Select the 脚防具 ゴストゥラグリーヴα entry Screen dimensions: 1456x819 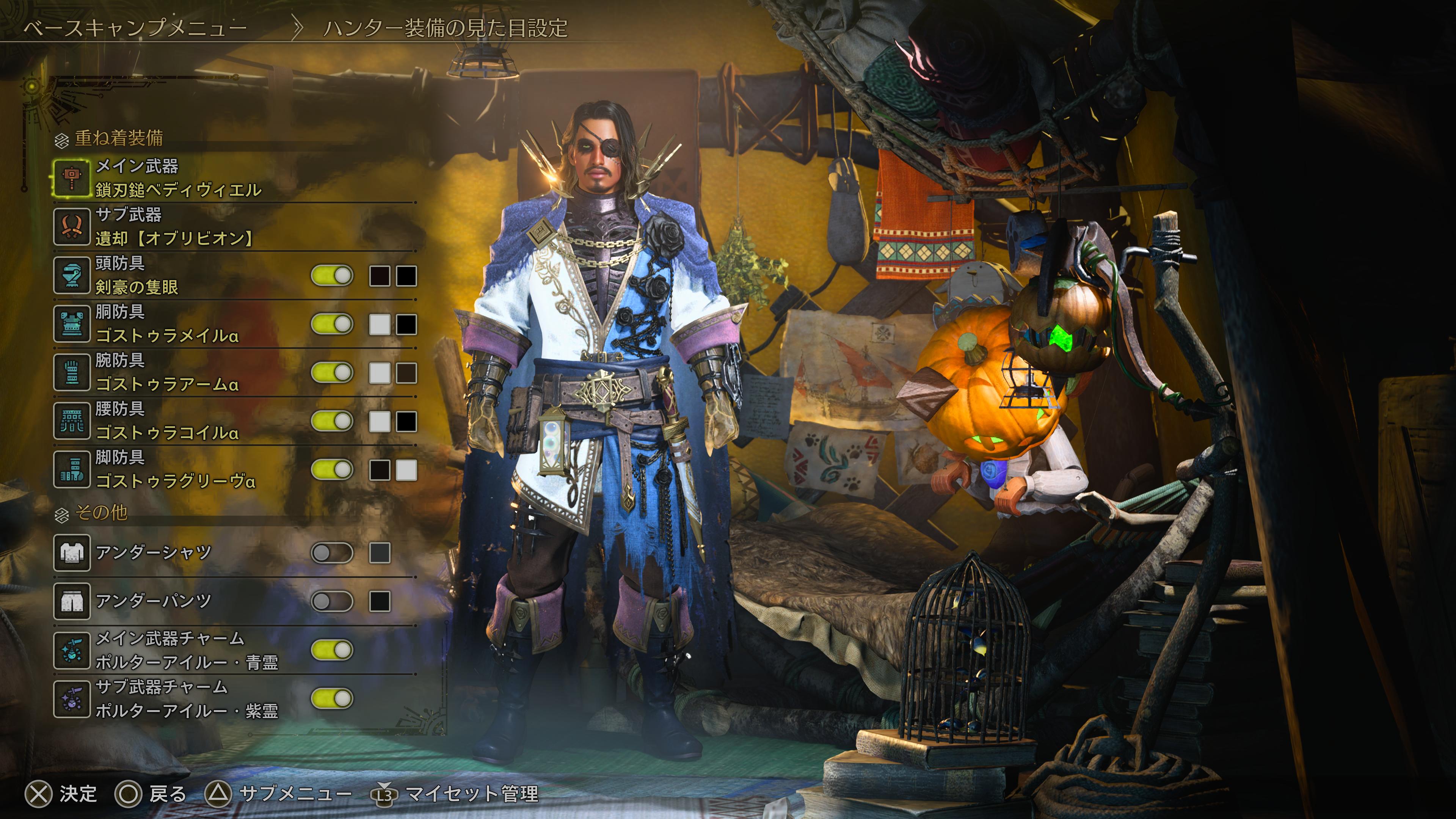click(x=175, y=470)
